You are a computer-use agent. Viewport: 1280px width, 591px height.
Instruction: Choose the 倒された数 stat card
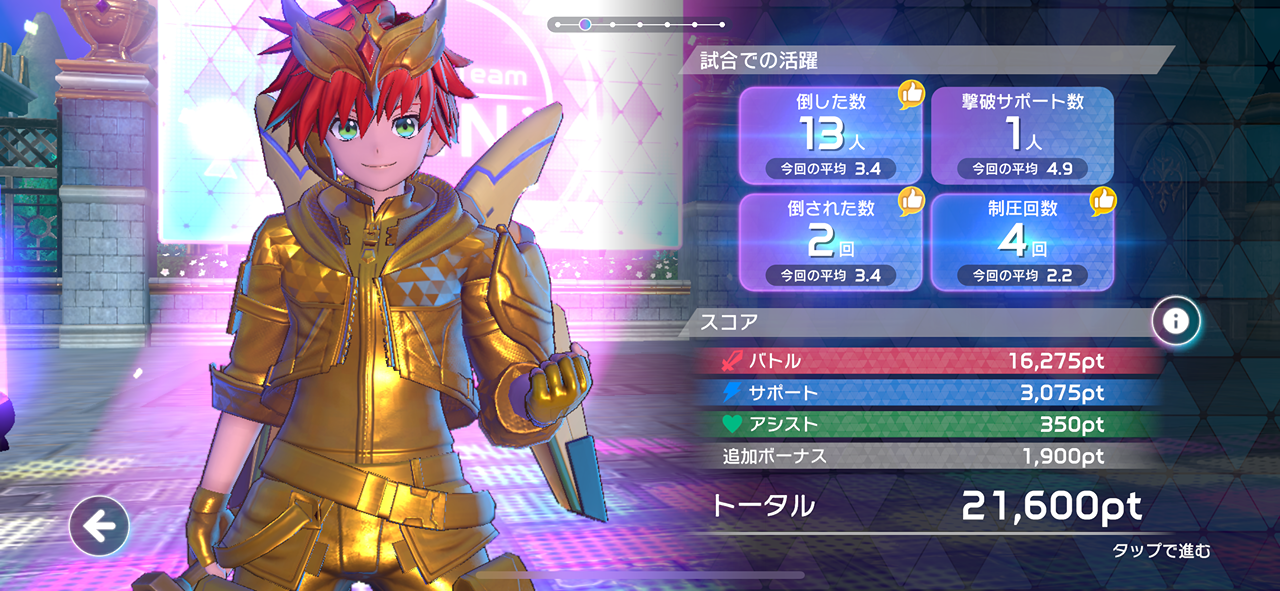[x=831, y=242]
